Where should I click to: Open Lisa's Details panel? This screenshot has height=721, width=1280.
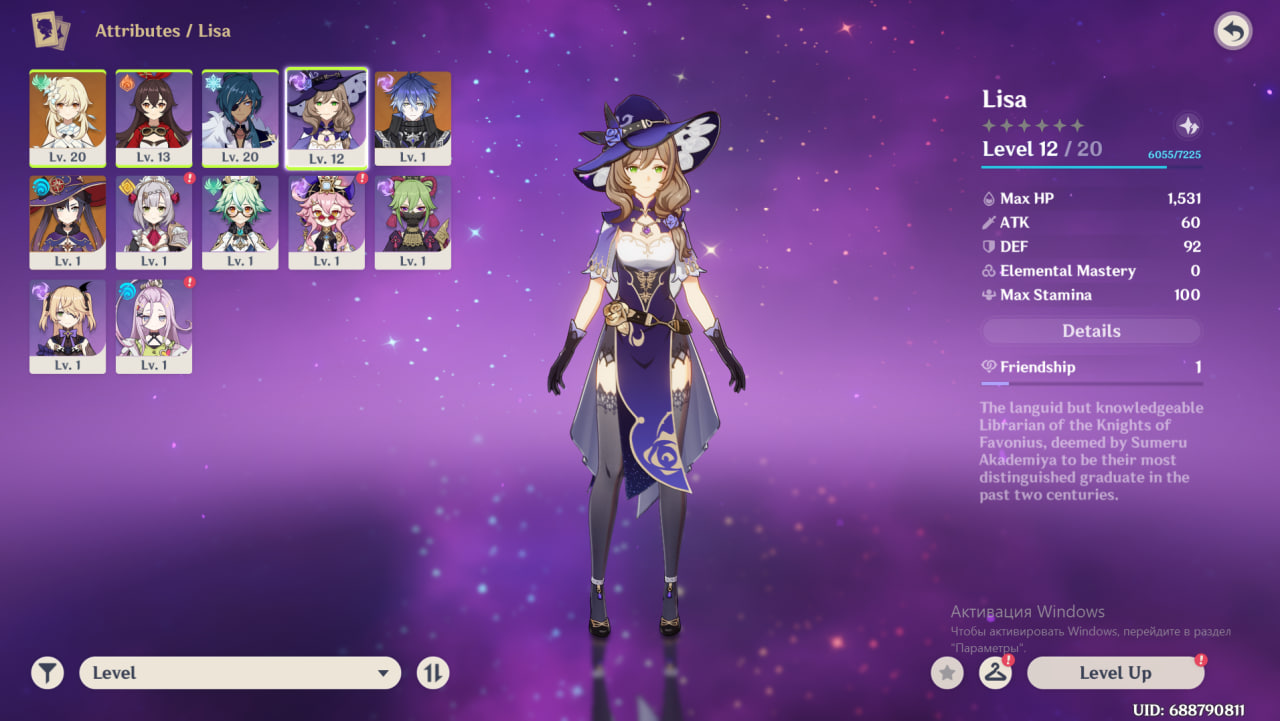coord(1091,331)
